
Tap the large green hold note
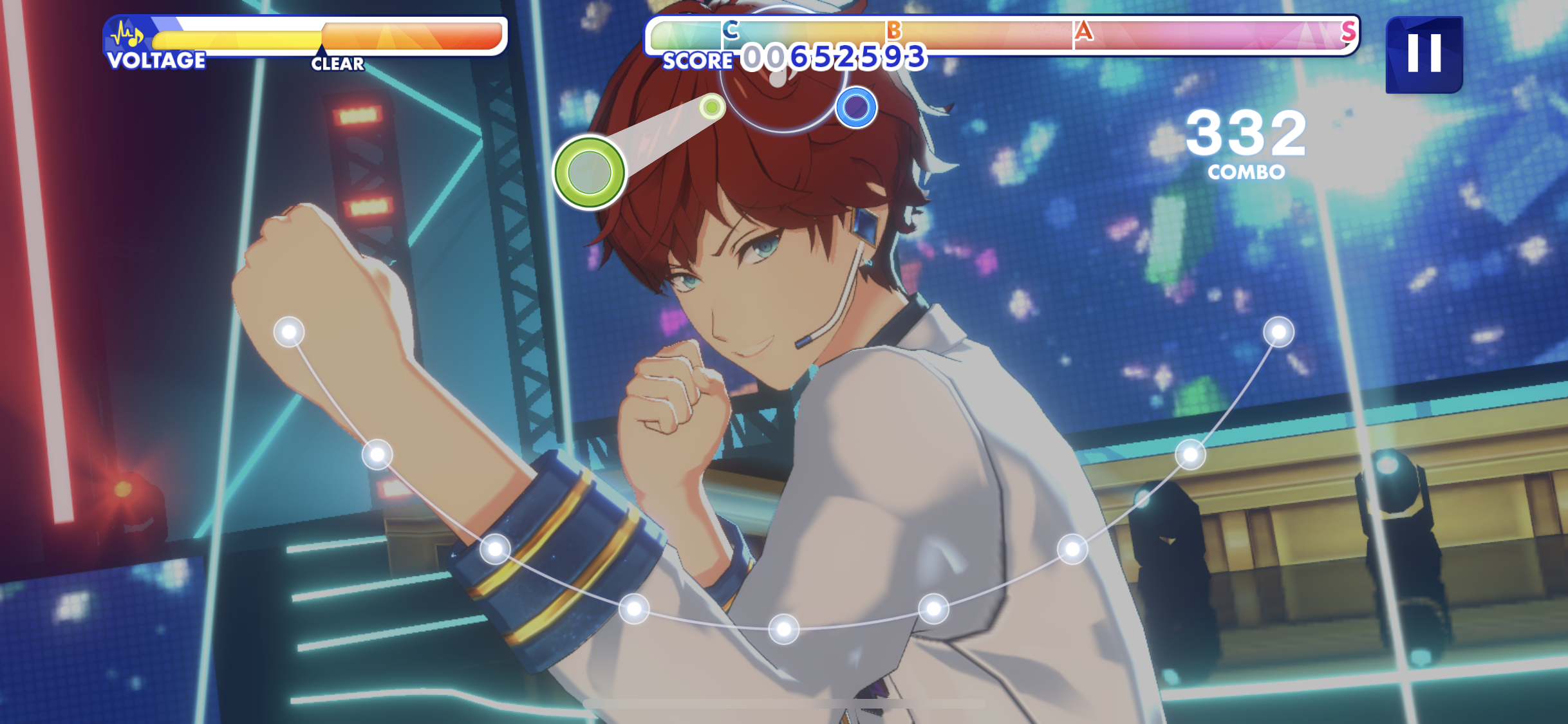(589, 172)
